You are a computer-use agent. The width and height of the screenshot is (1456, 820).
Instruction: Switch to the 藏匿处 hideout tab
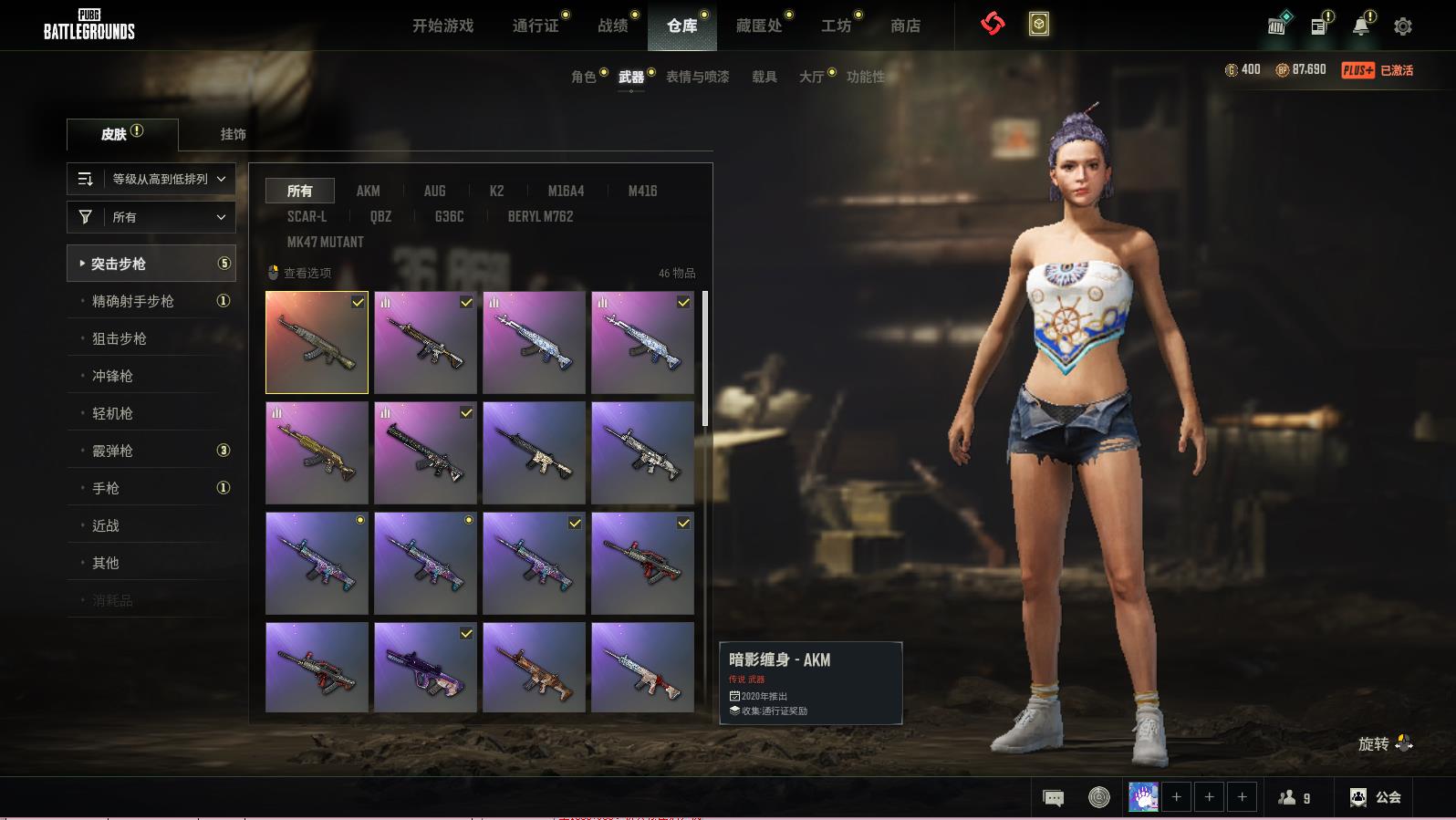[x=759, y=26]
